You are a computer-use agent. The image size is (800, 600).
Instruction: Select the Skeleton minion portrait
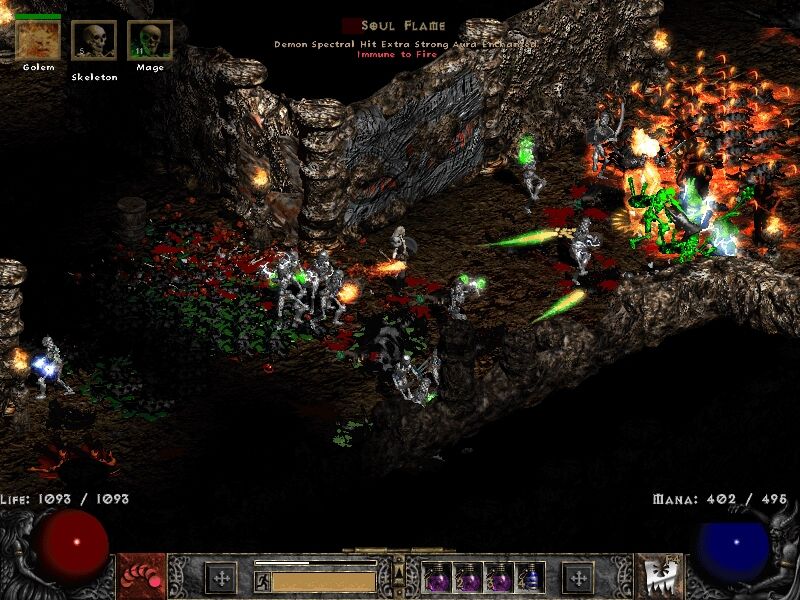94,41
